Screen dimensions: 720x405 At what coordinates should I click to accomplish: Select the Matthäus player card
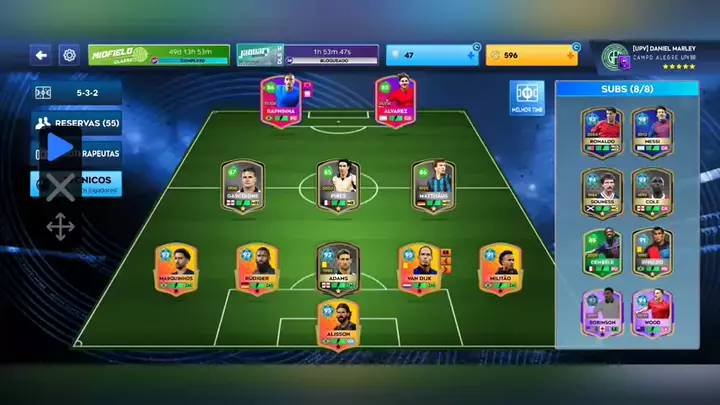(x=433, y=184)
